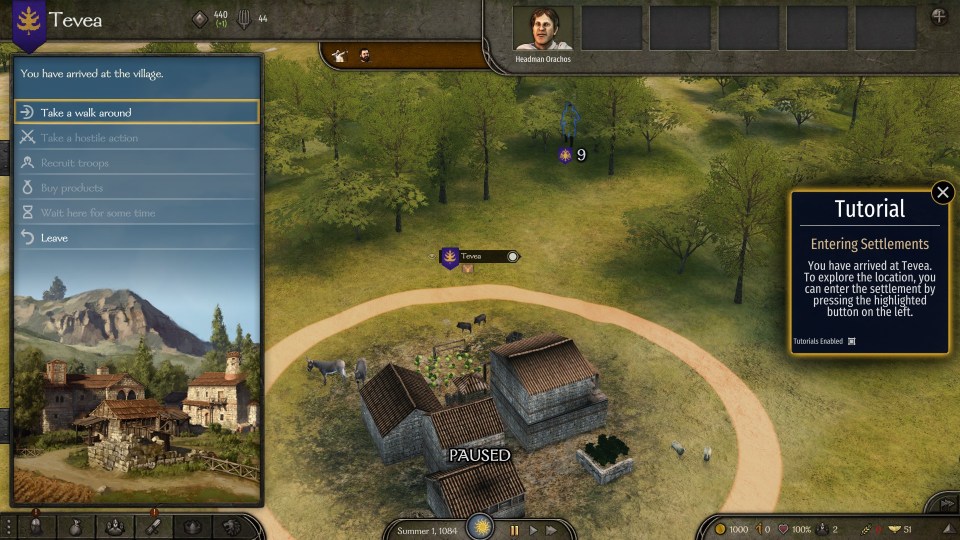
Task: Open the inventory sack screen
Action: click(75, 527)
